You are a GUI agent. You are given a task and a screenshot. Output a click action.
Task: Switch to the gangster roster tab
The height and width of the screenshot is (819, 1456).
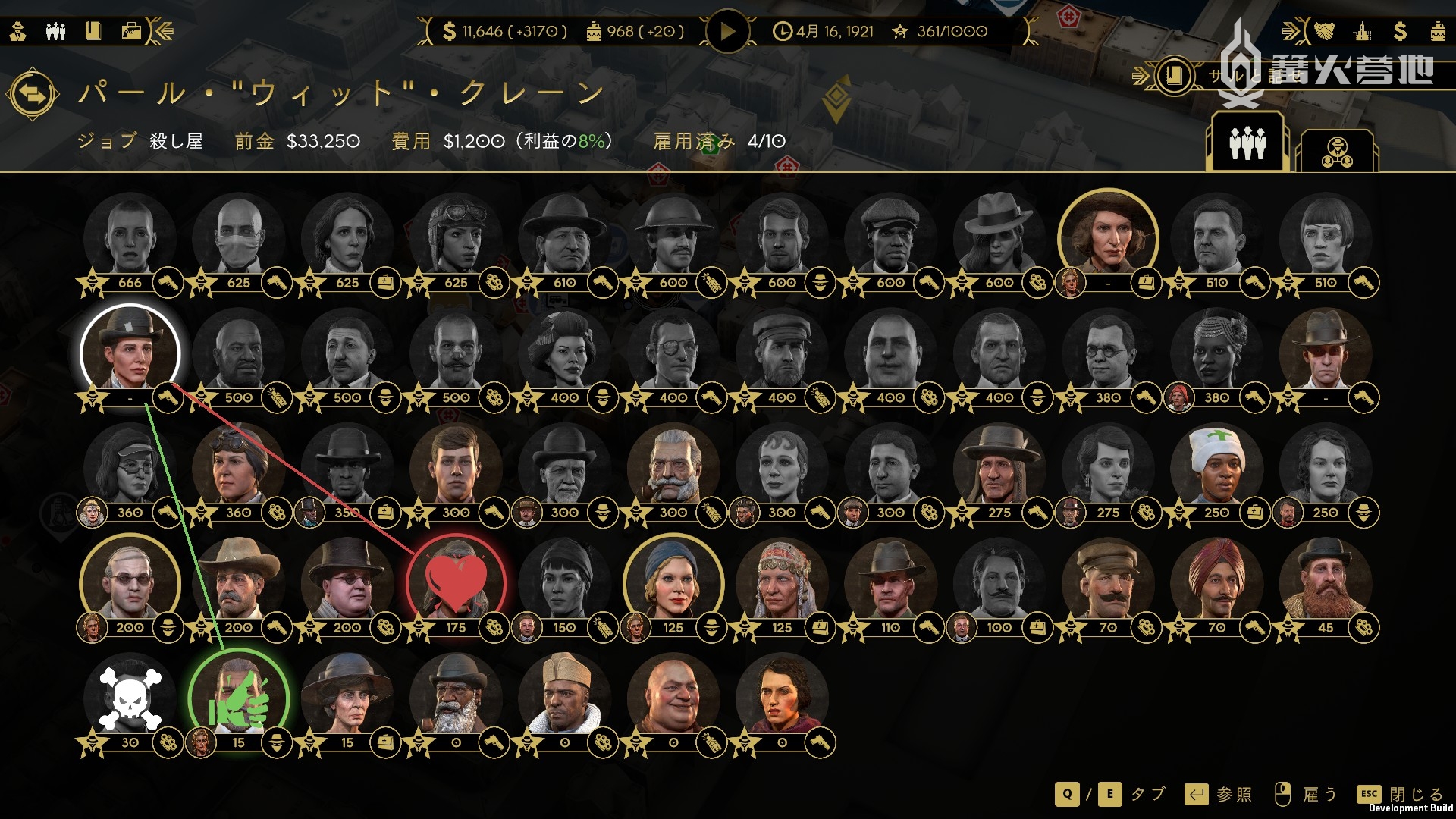(x=1247, y=143)
